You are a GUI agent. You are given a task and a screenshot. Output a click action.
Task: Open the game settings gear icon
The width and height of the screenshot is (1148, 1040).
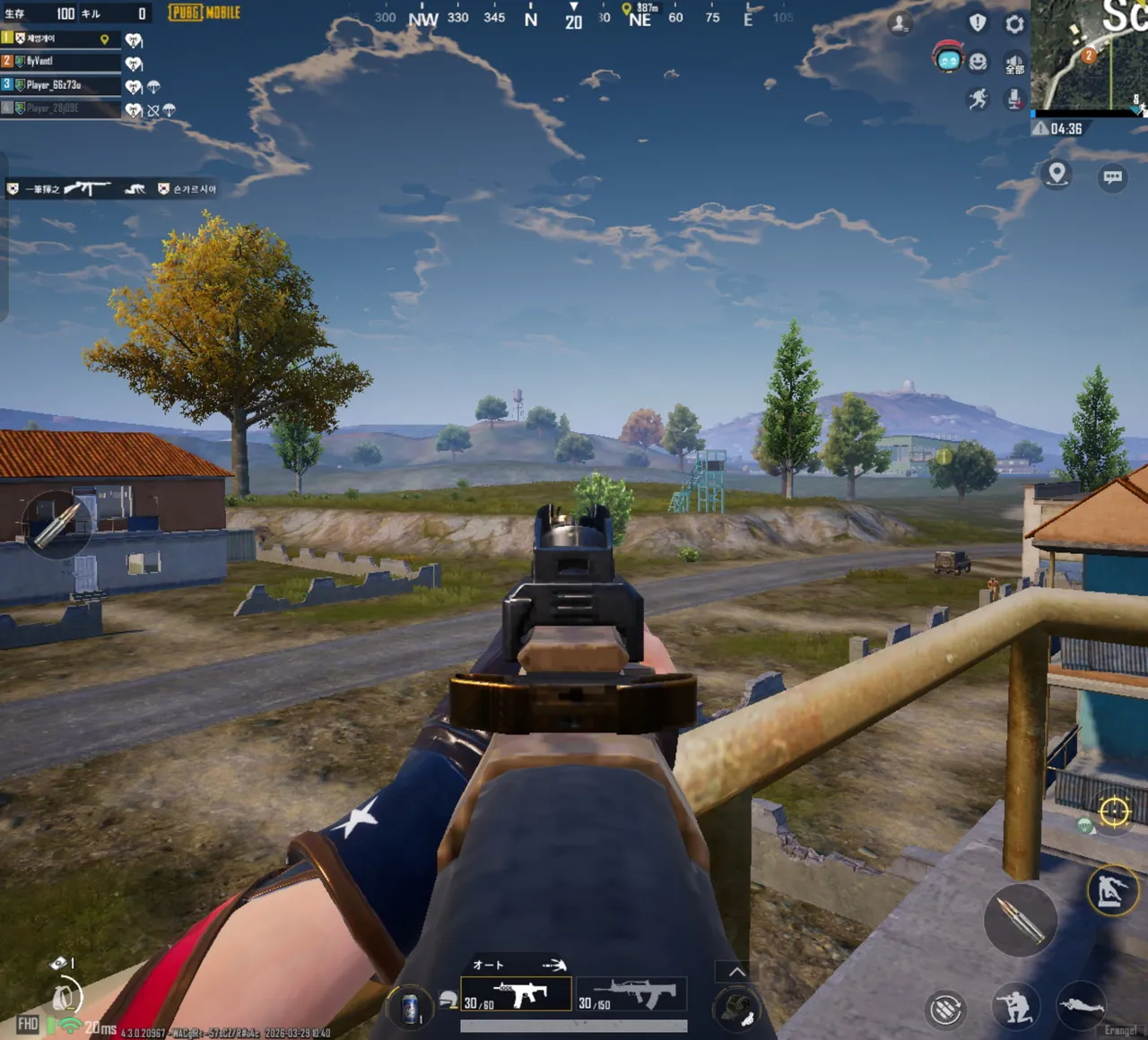(1013, 22)
